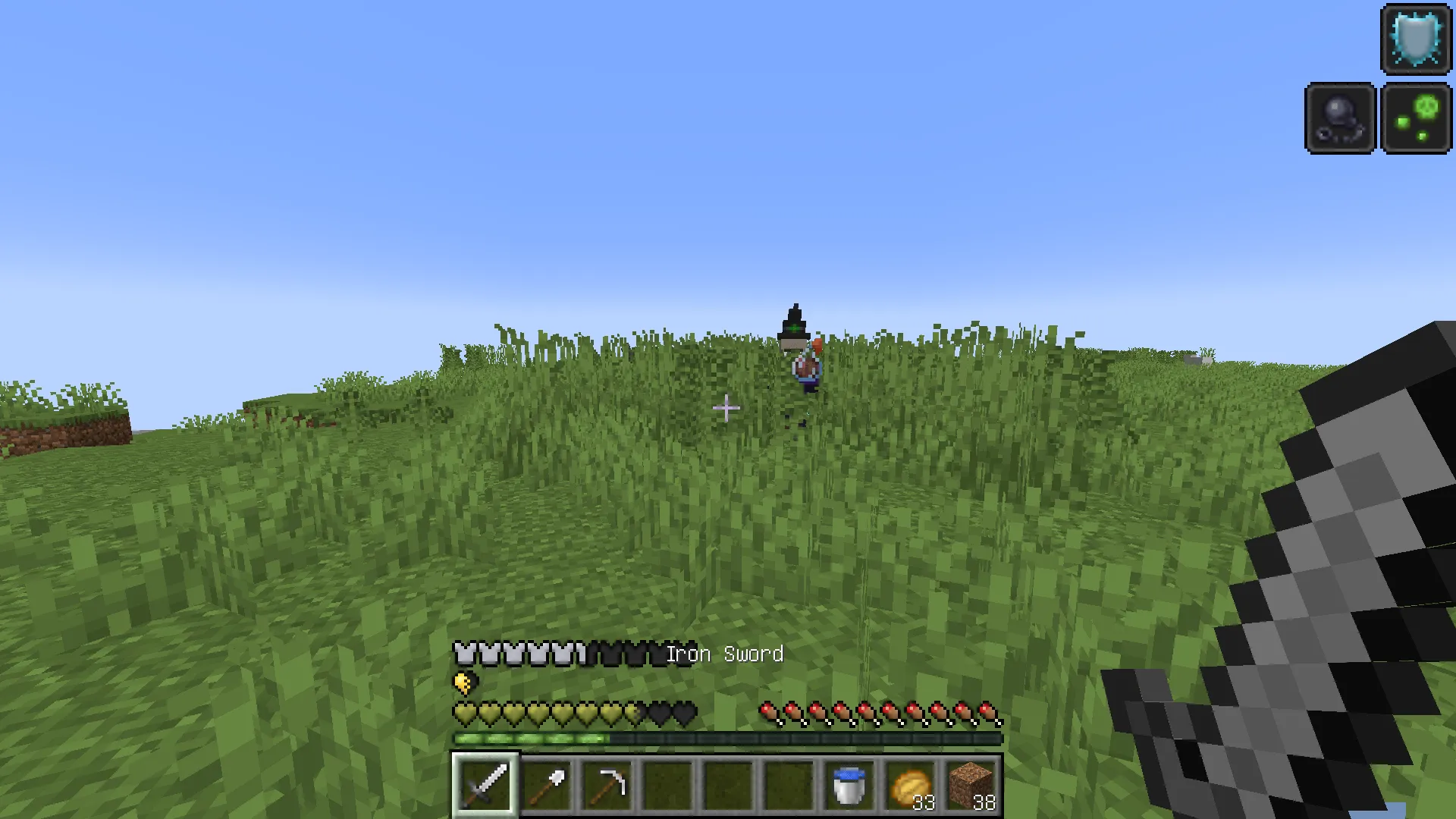
Task: Click the golden XP level indicator
Action: (463, 681)
